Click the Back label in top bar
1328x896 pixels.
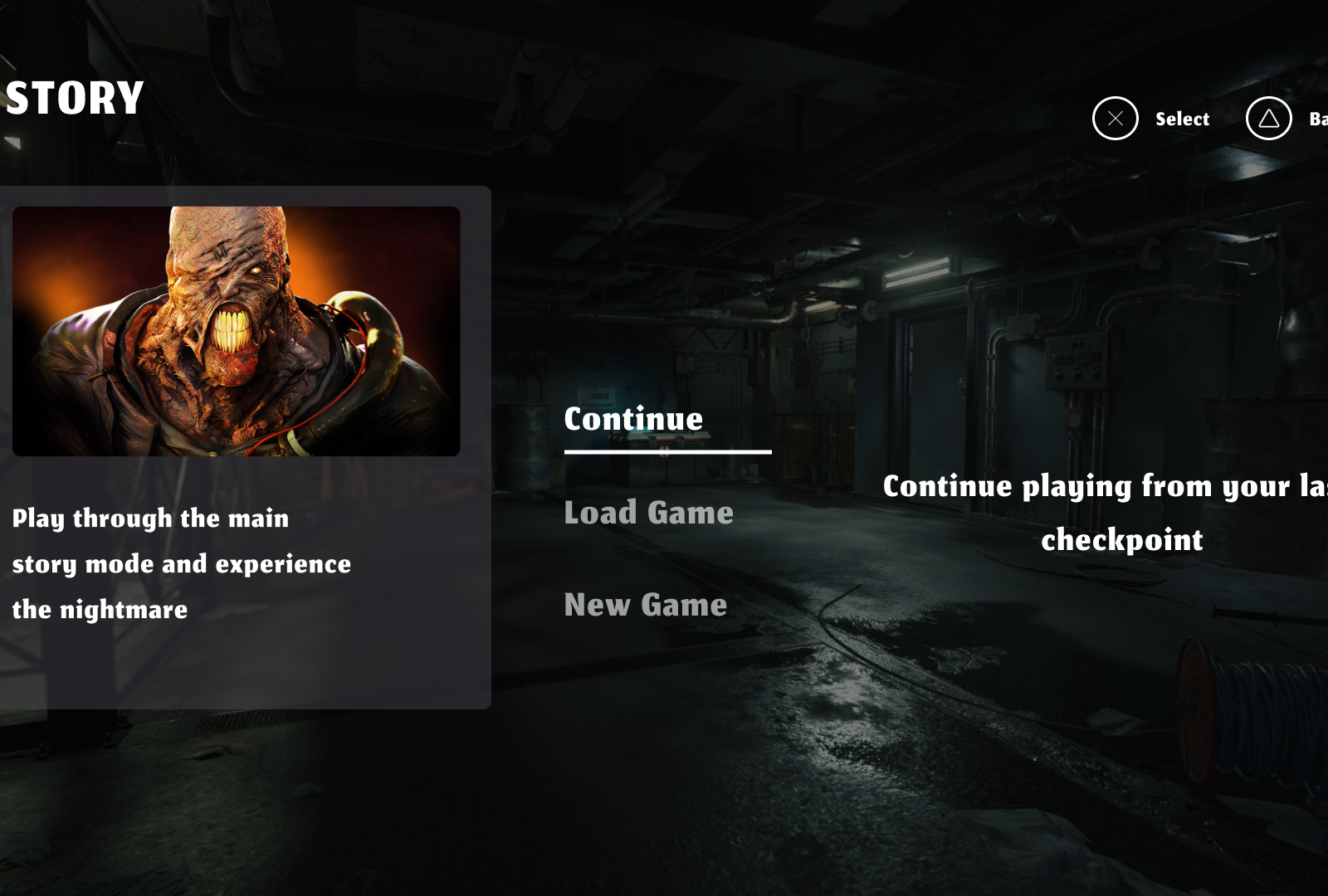(1317, 119)
